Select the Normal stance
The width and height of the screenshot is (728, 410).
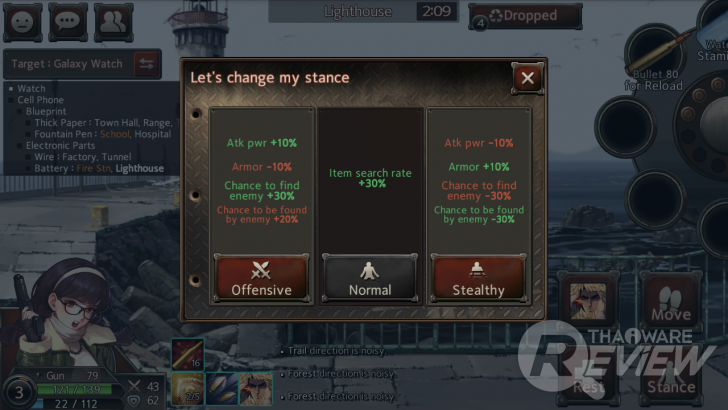[x=369, y=278]
